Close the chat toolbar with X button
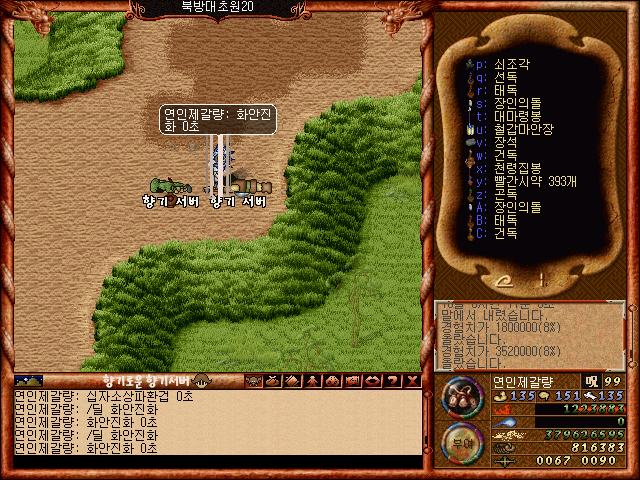Screen dimensions: 640x480 click(x=412, y=381)
